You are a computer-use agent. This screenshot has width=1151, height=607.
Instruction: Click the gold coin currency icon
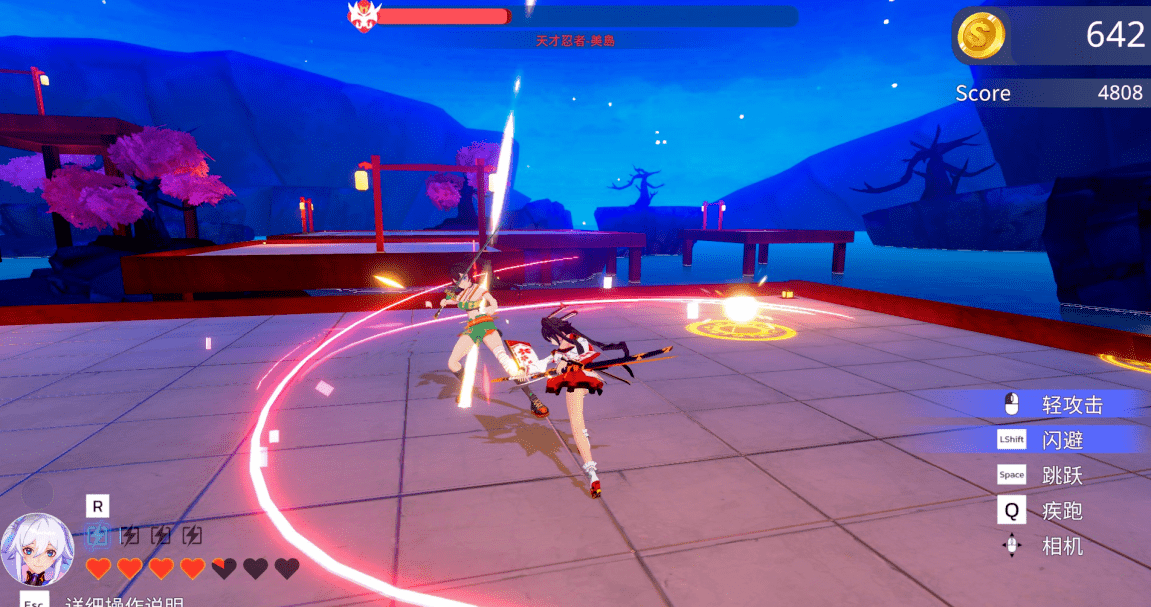(x=980, y=35)
